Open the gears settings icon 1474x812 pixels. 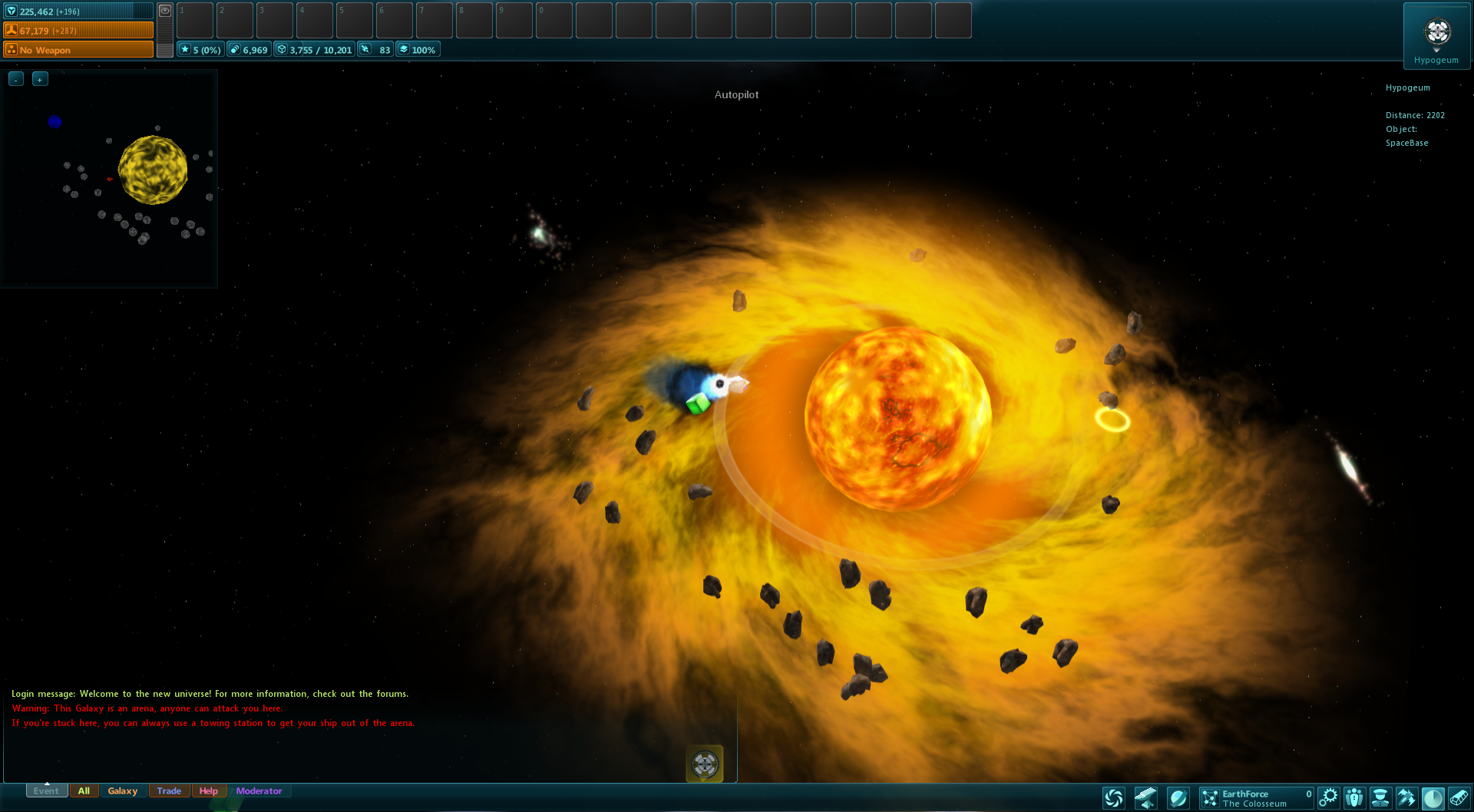pyautogui.click(x=1328, y=798)
